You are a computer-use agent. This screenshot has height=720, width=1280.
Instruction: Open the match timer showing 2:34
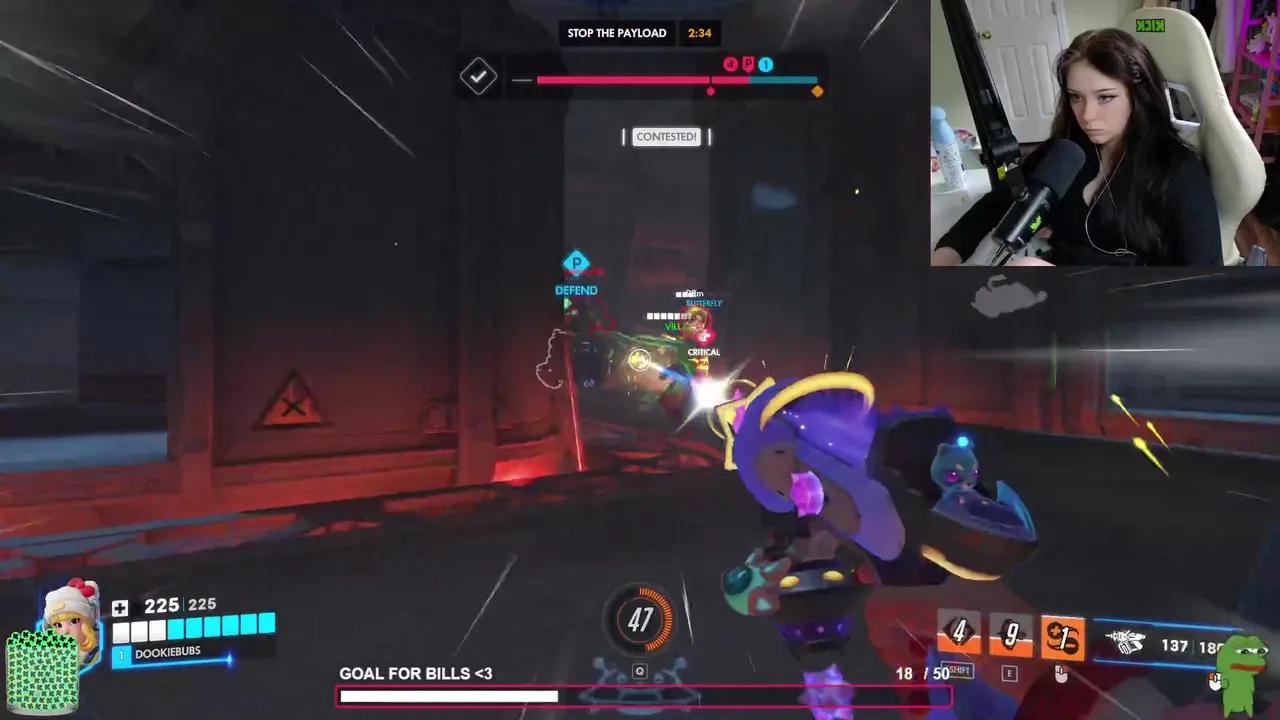700,33
